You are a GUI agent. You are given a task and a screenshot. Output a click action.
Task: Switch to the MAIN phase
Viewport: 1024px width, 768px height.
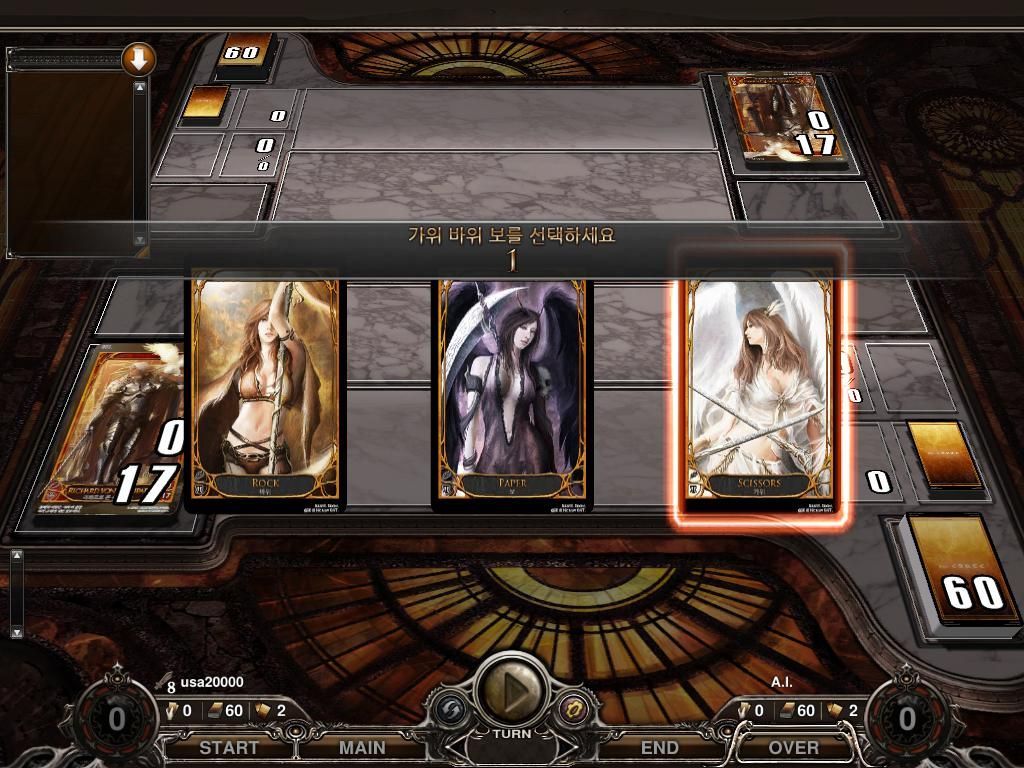tap(362, 747)
